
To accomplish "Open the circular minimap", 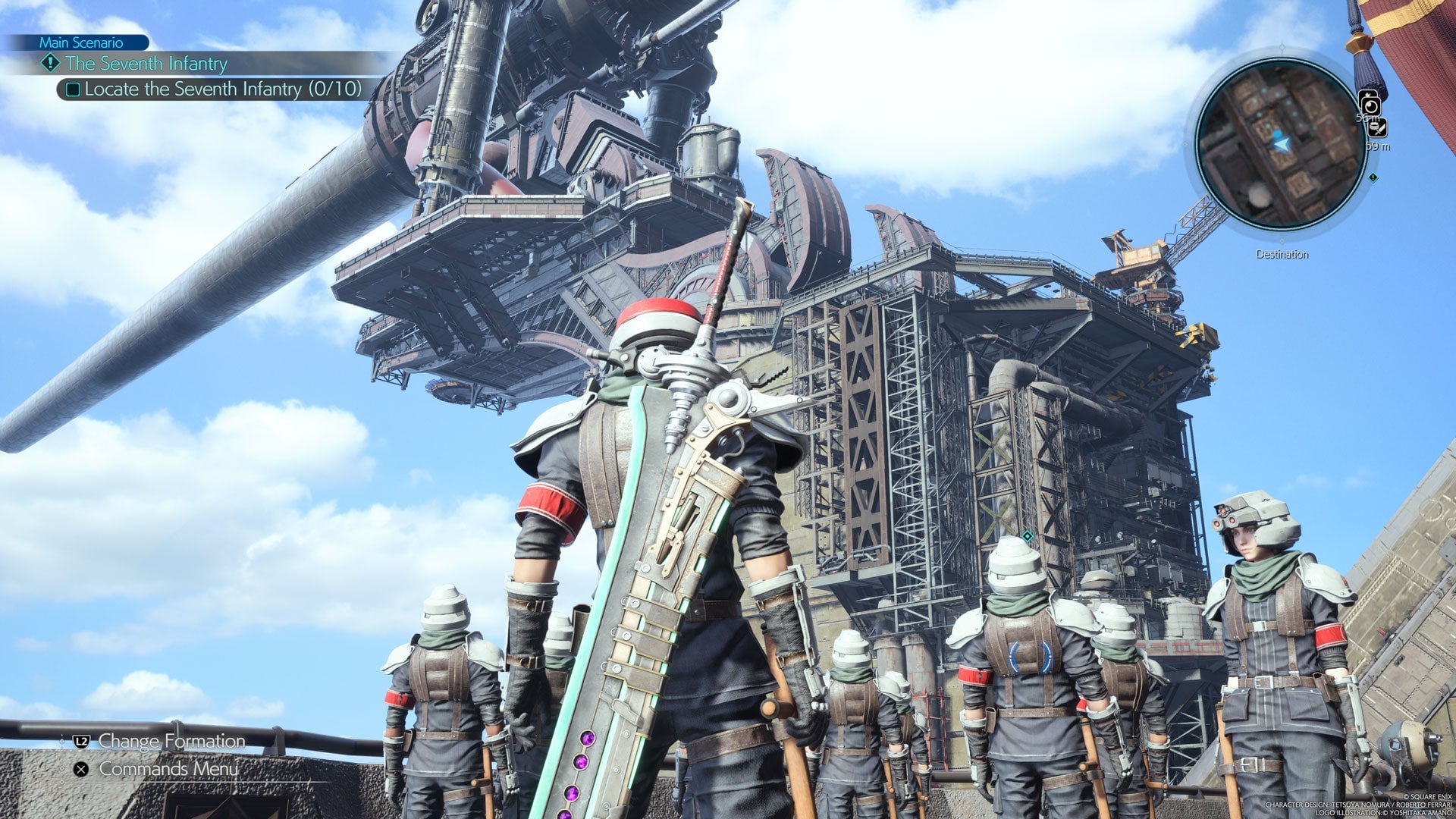I will point(1281,144).
